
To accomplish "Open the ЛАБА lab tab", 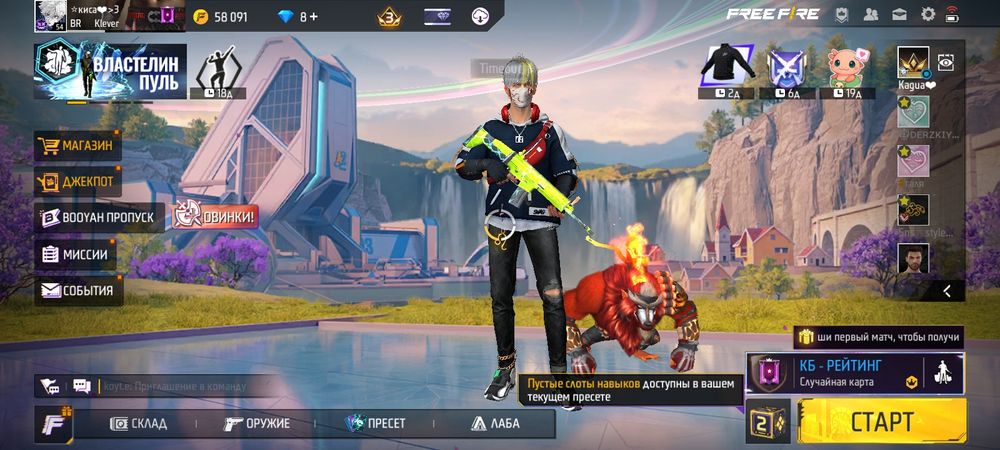I will click(x=494, y=423).
